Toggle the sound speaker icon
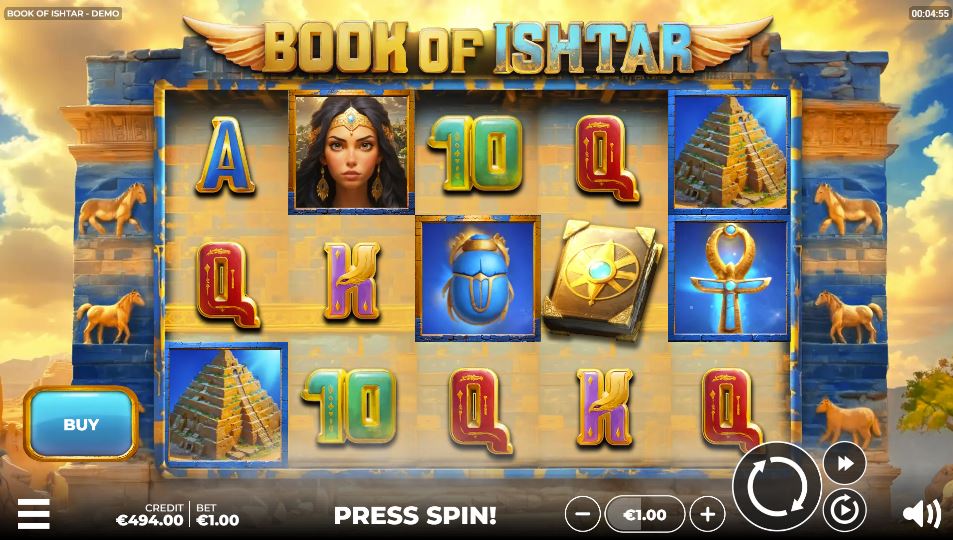953x540 pixels. pyautogui.click(x=920, y=514)
